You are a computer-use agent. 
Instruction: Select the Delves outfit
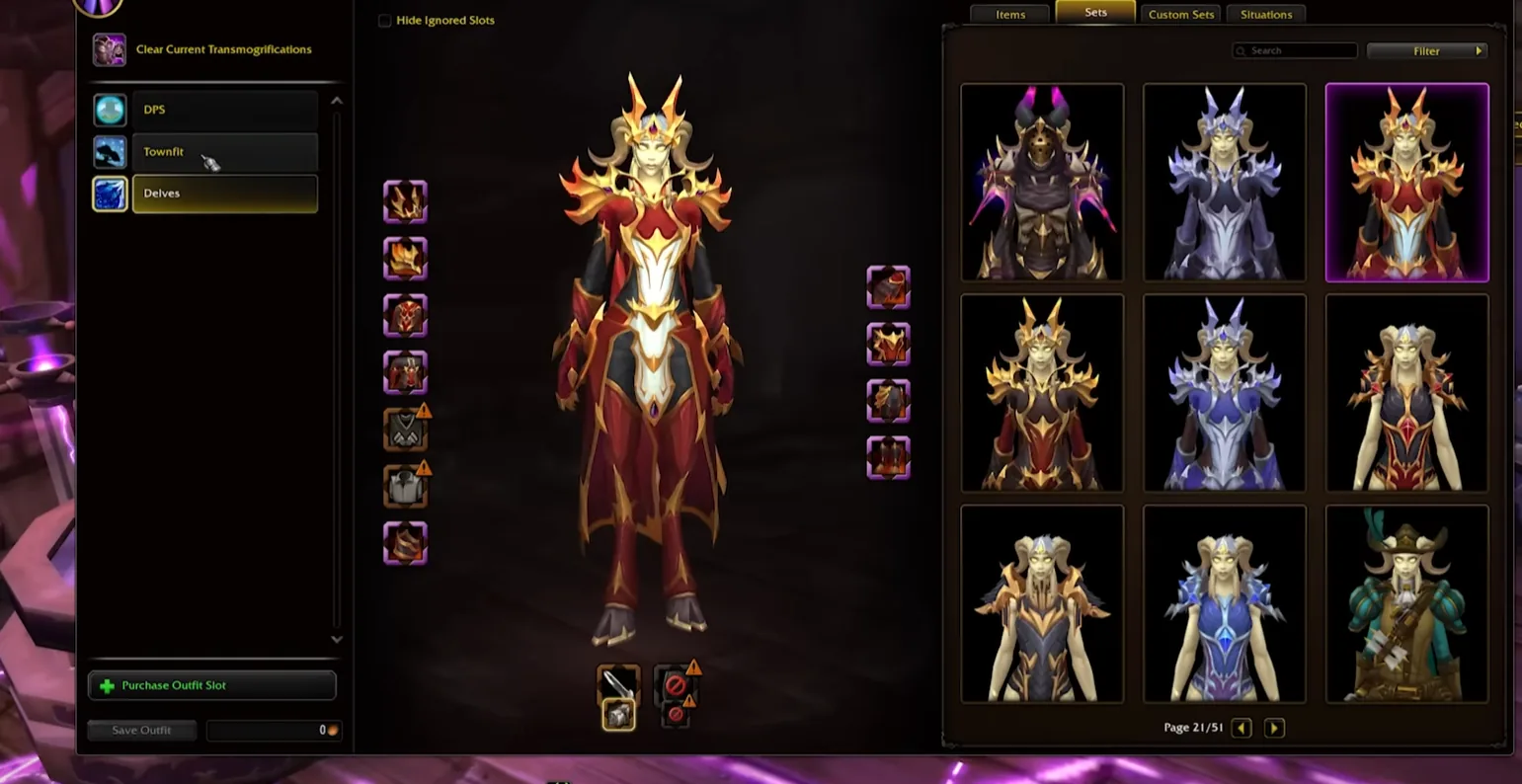(224, 194)
